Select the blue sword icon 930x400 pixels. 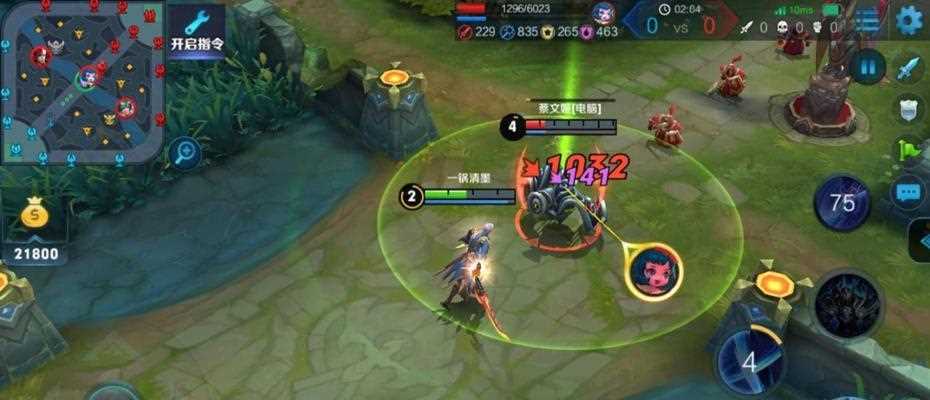point(907,69)
